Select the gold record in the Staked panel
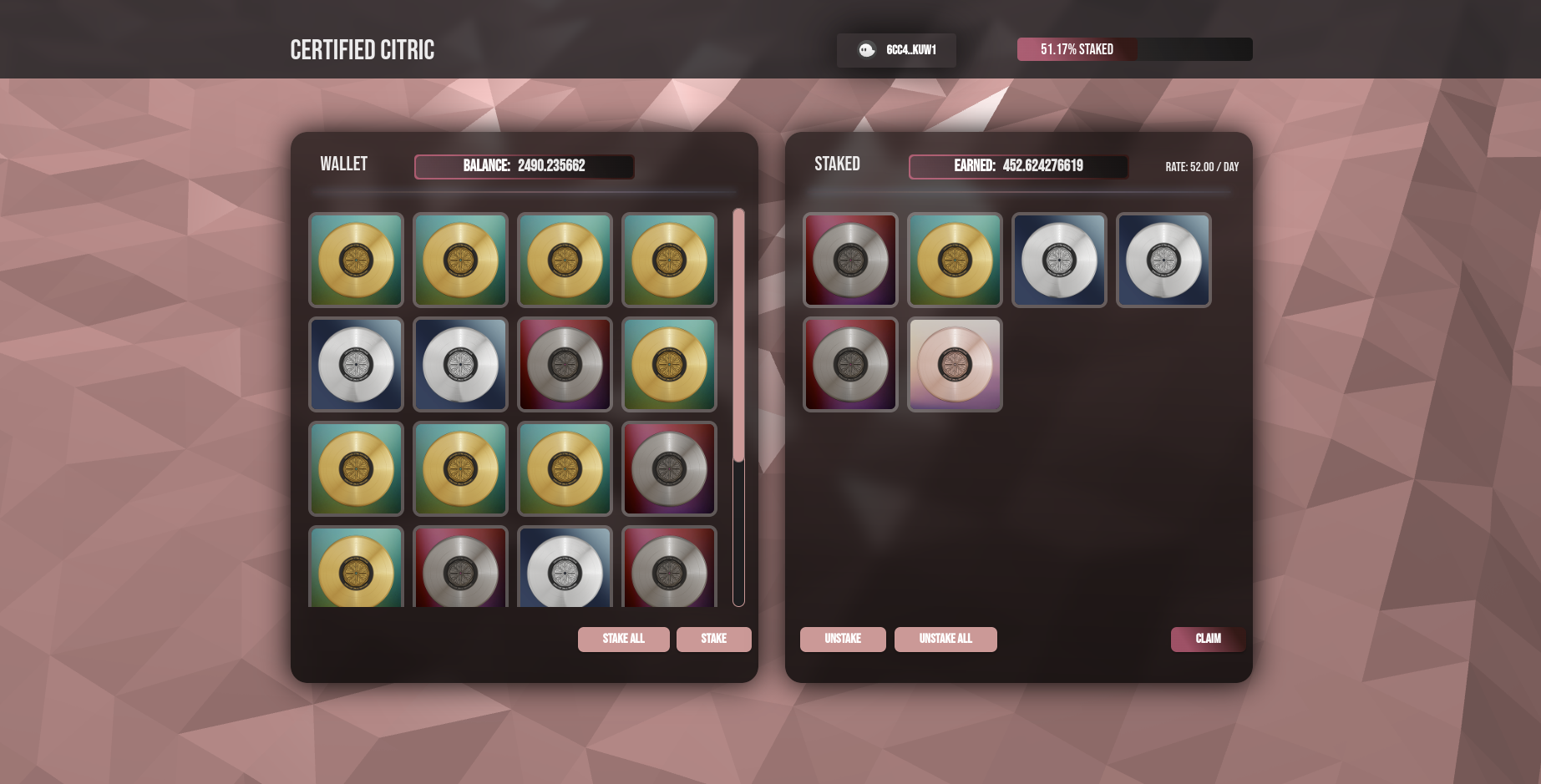This screenshot has width=1541, height=784. [955, 260]
